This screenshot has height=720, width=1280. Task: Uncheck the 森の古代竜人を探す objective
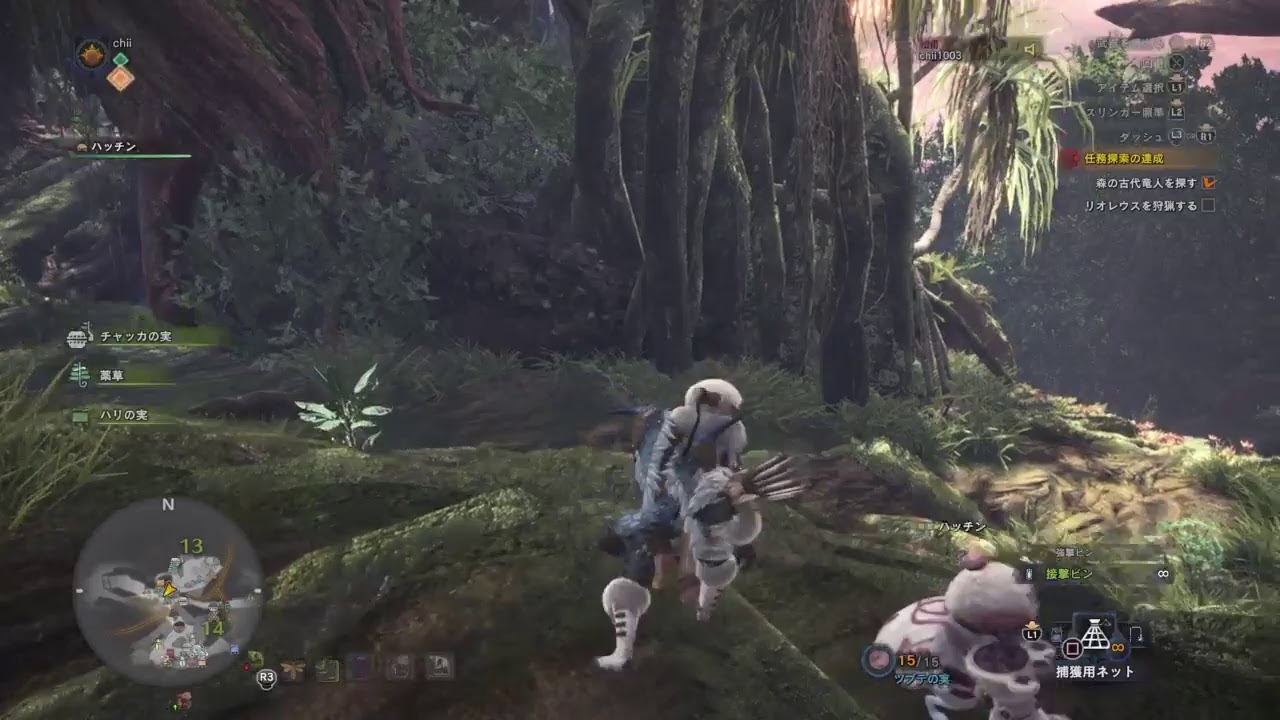coord(1210,184)
